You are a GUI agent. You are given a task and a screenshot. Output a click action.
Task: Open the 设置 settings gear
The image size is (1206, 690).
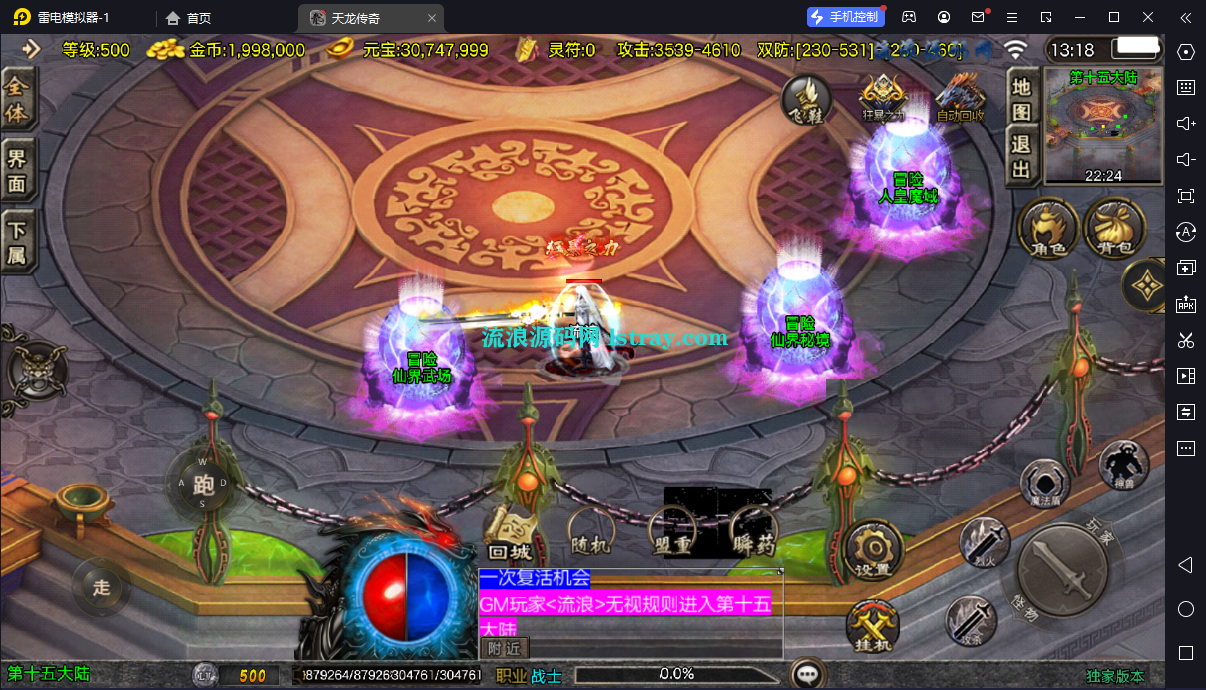[x=873, y=551]
